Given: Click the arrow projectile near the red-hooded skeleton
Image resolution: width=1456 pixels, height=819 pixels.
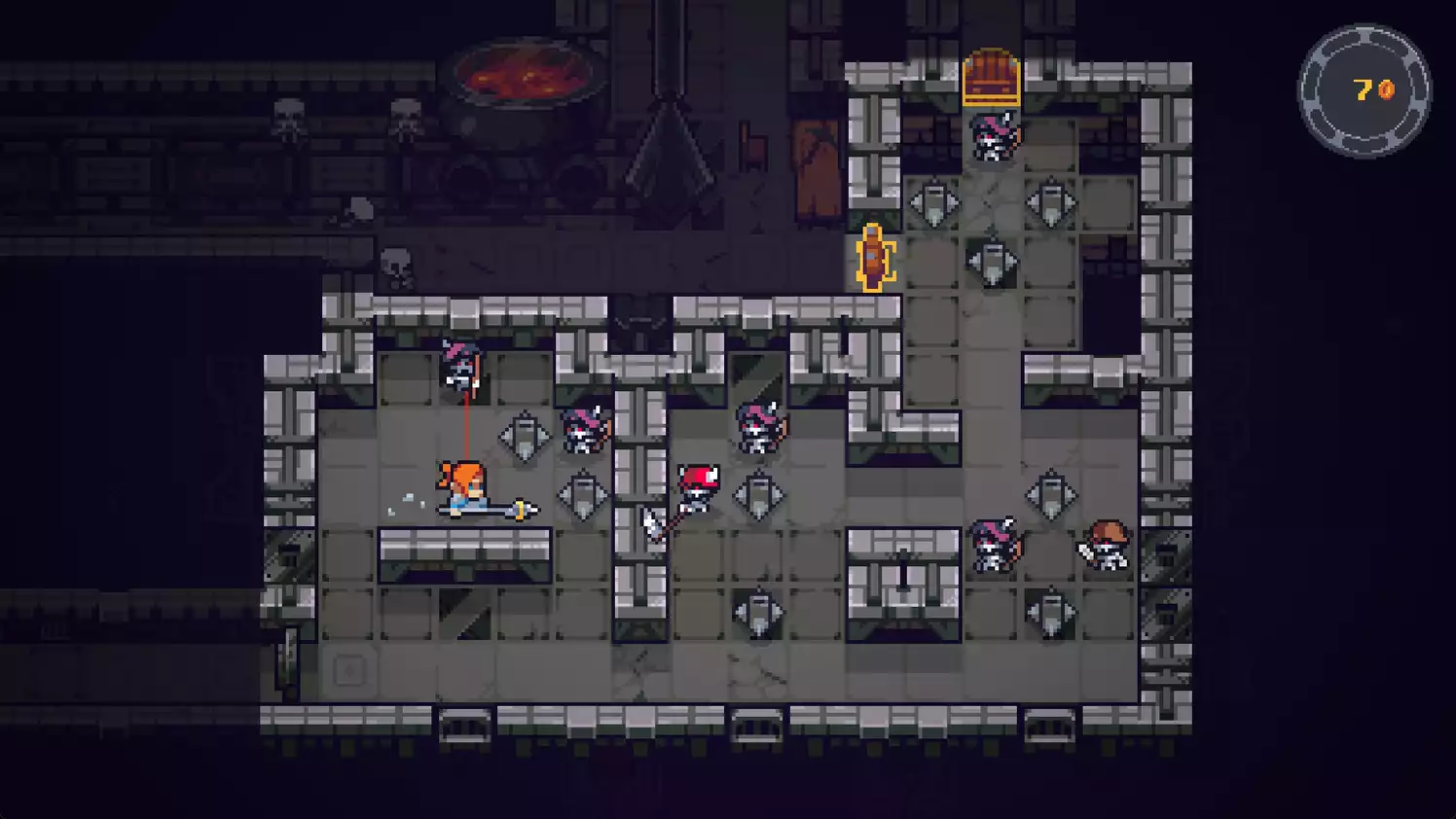Looking at the screenshot, I should pos(654,525).
